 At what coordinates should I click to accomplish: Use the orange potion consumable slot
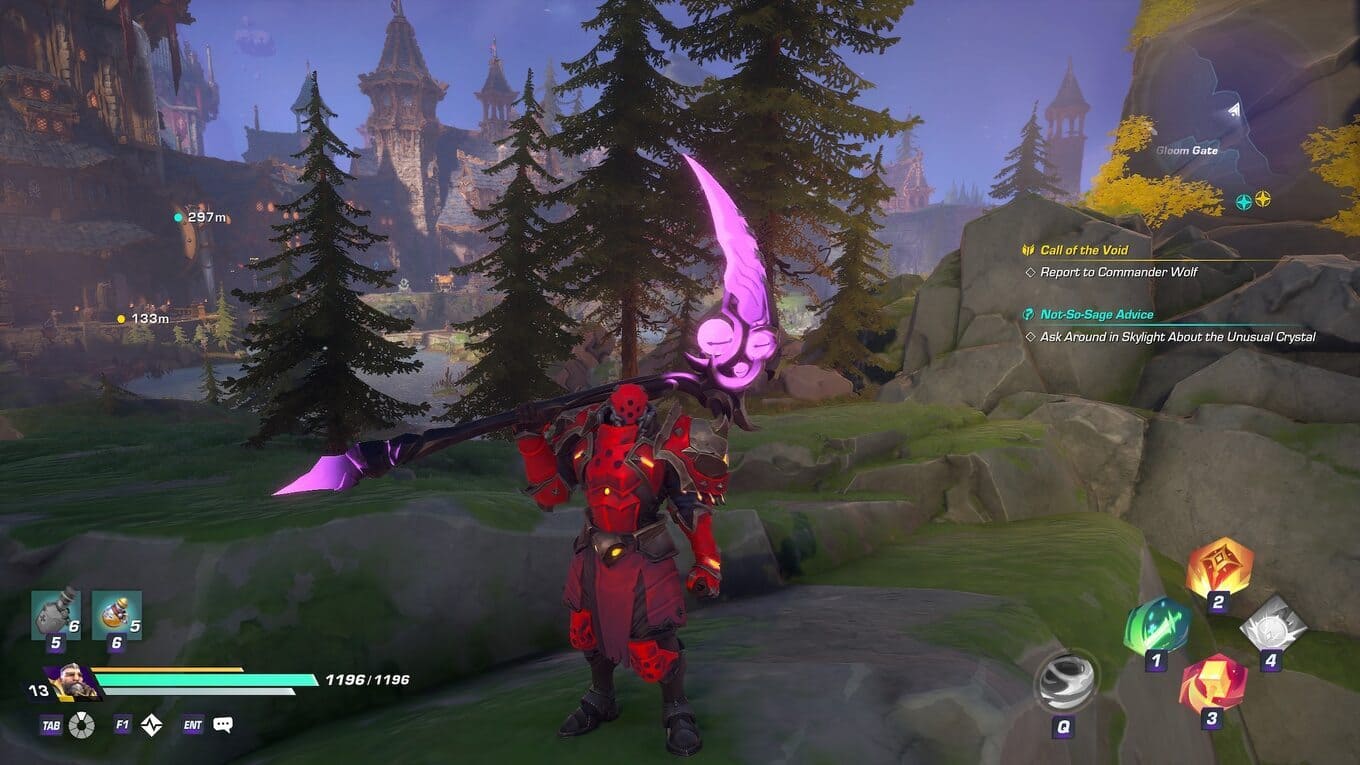point(117,614)
